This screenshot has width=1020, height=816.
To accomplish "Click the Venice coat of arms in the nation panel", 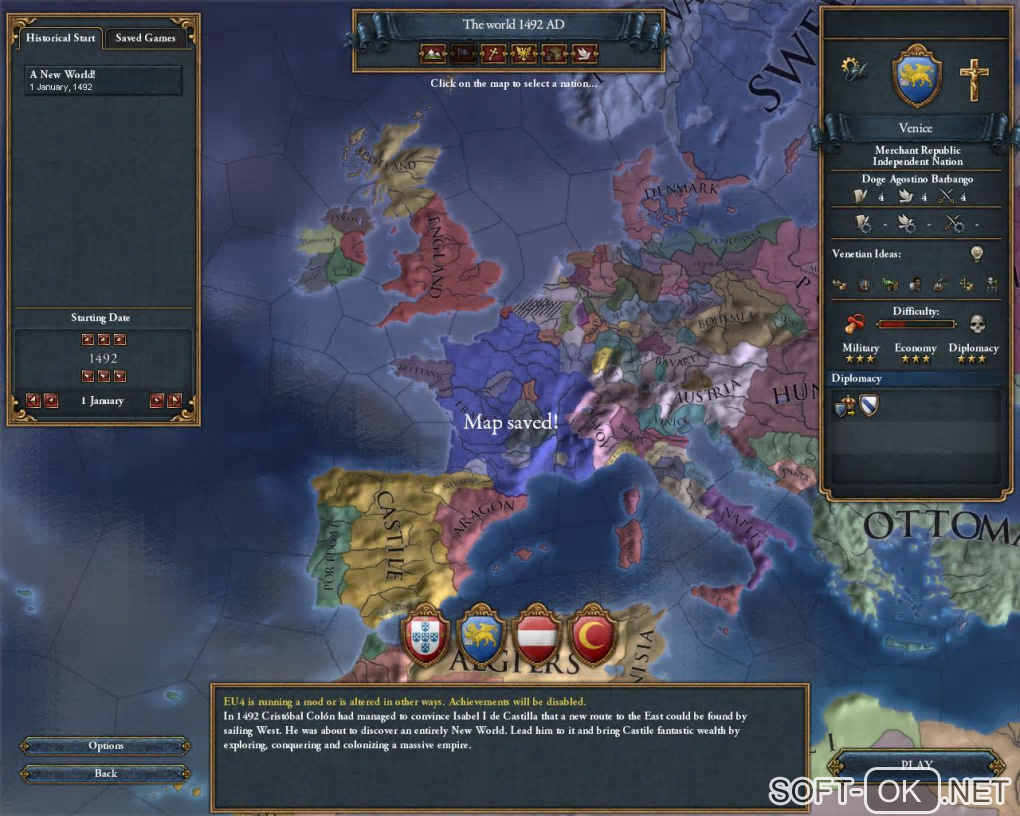I will click(915, 76).
